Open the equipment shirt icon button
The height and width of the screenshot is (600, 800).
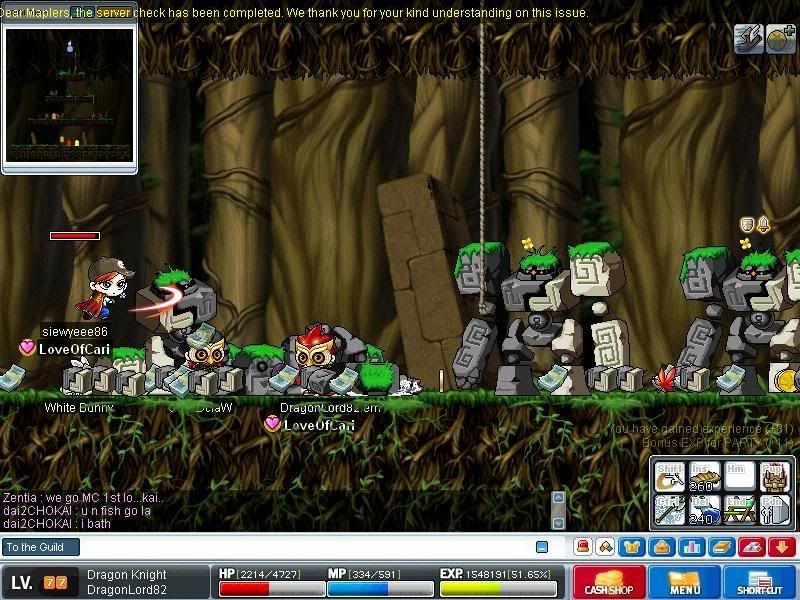pos(633,547)
